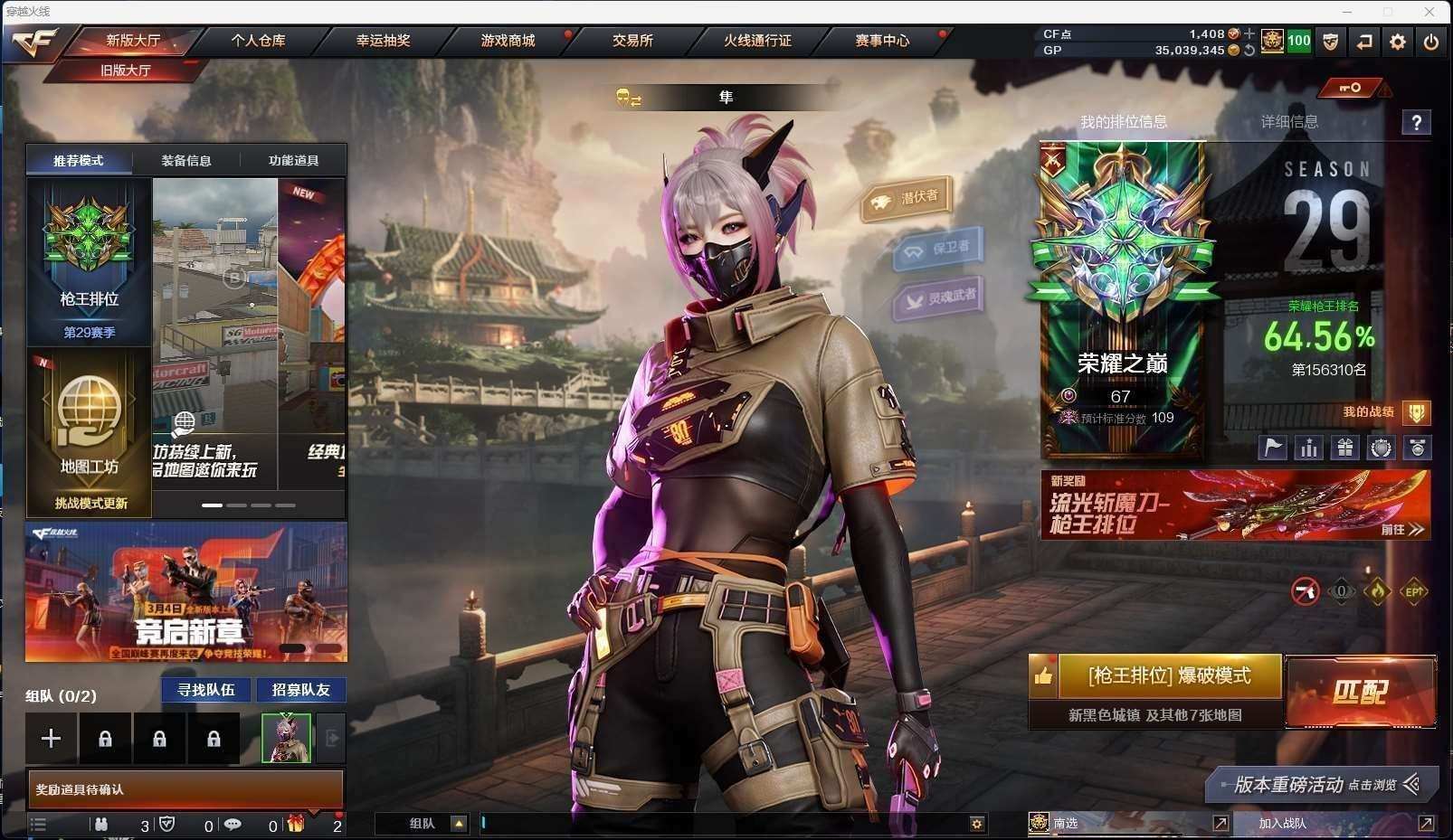This screenshot has height=840, width=1453.
Task: Select the 枪王排位 ranked mode tile
Action: (89, 262)
